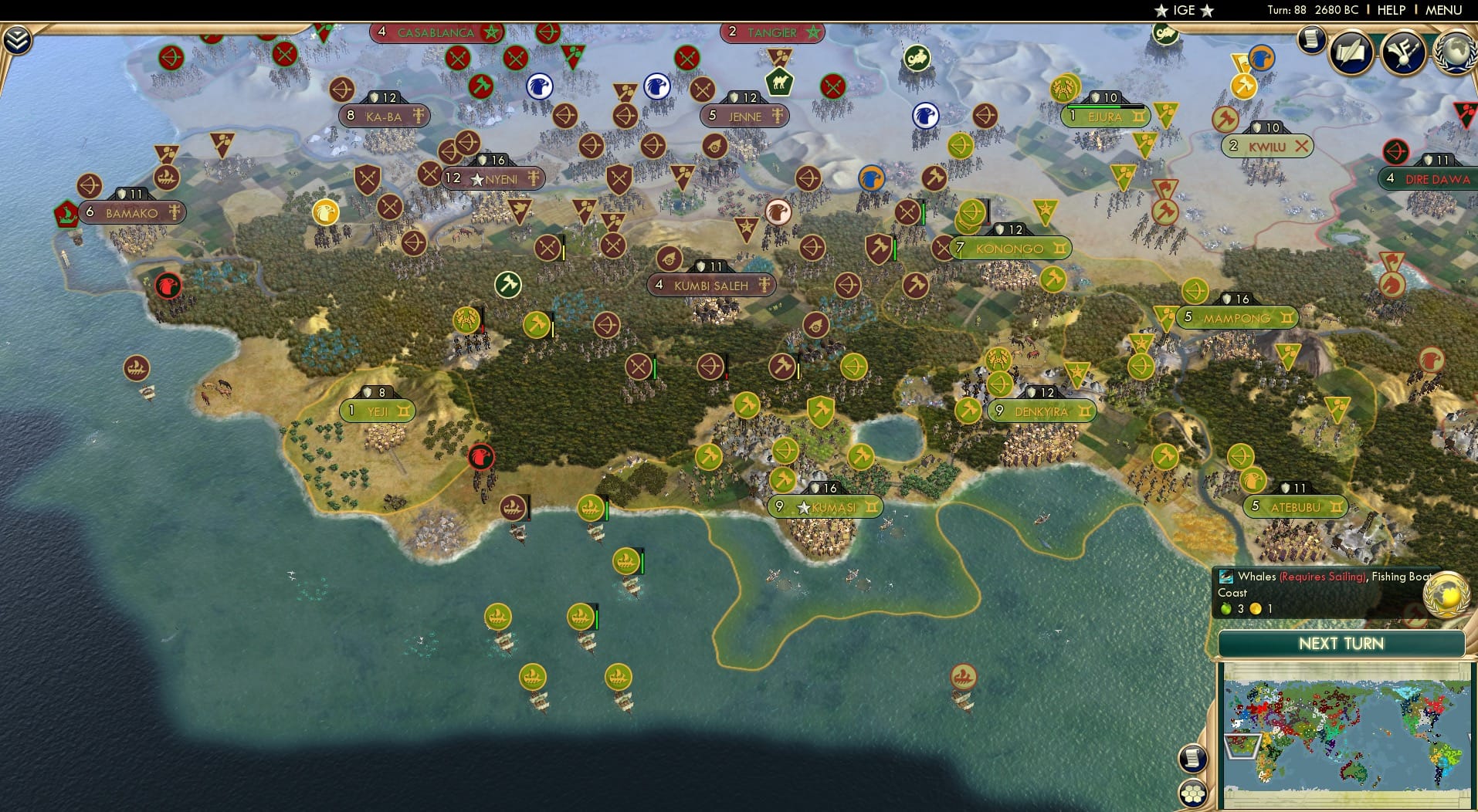This screenshot has height=812, width=1478.
Task: Toggle strategic view with the hex grid icon
Action: [x=1193, y=792]
